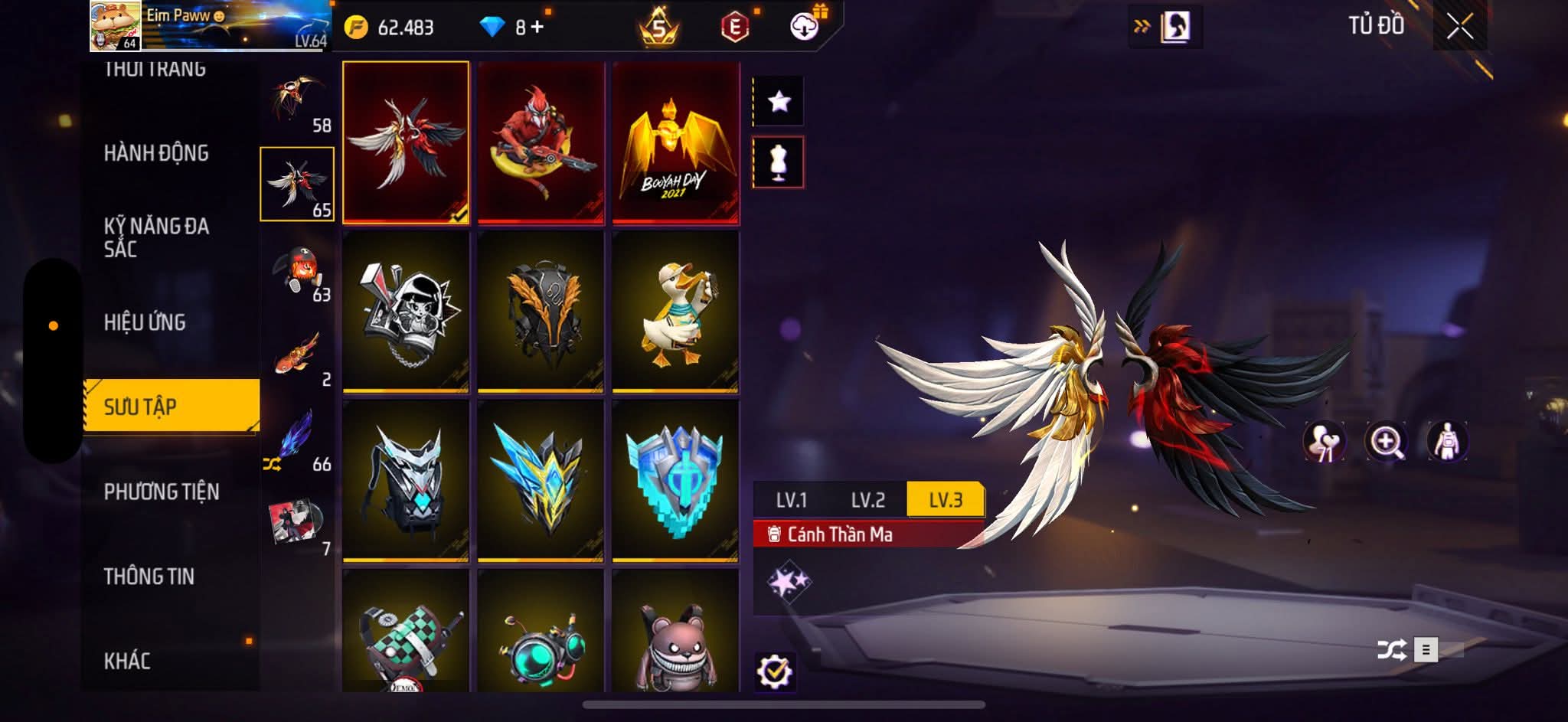Select Kỹ Năng Đa Sắc category
Viewport: 1568px width, 722px height.
[156, 237]
